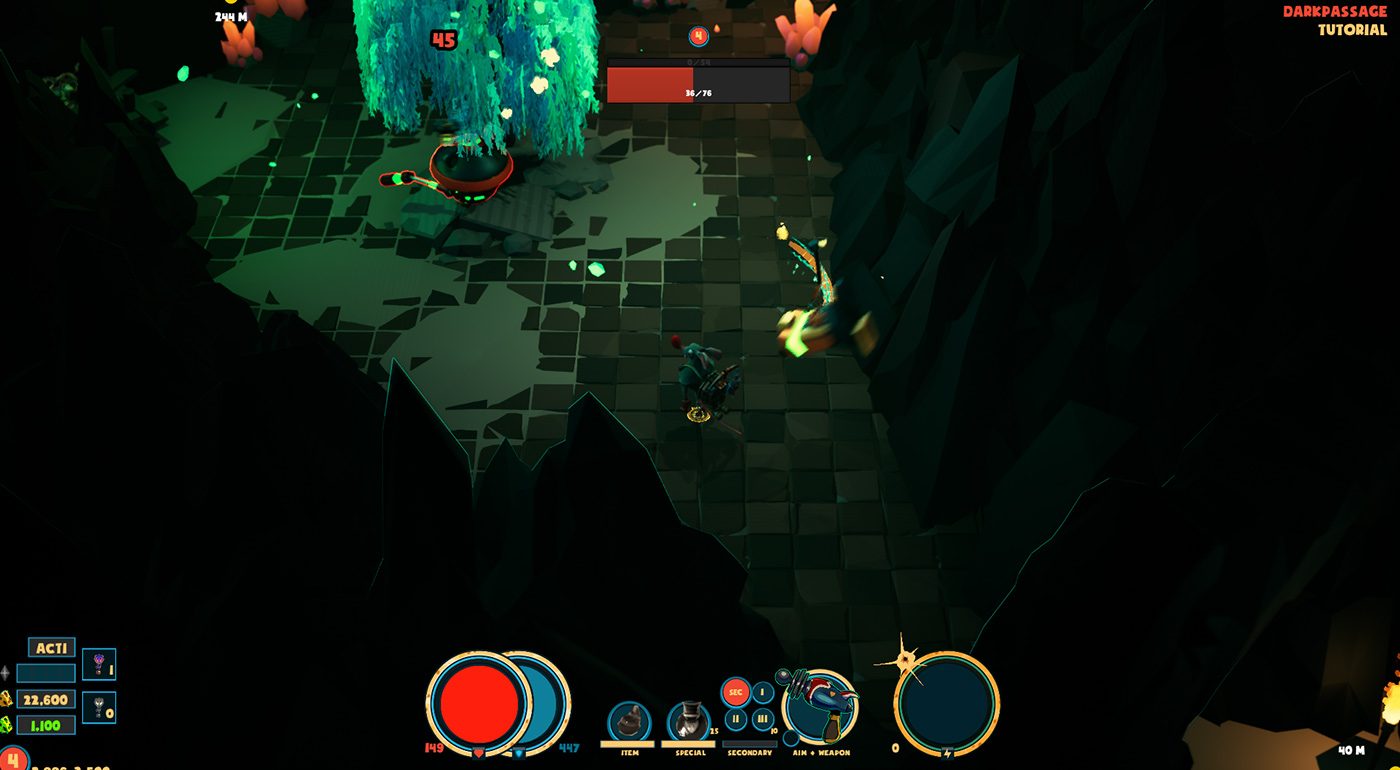Select the balloon consumable item icon
Viewport: 1400px width, 770px height.
click(98, 665)
